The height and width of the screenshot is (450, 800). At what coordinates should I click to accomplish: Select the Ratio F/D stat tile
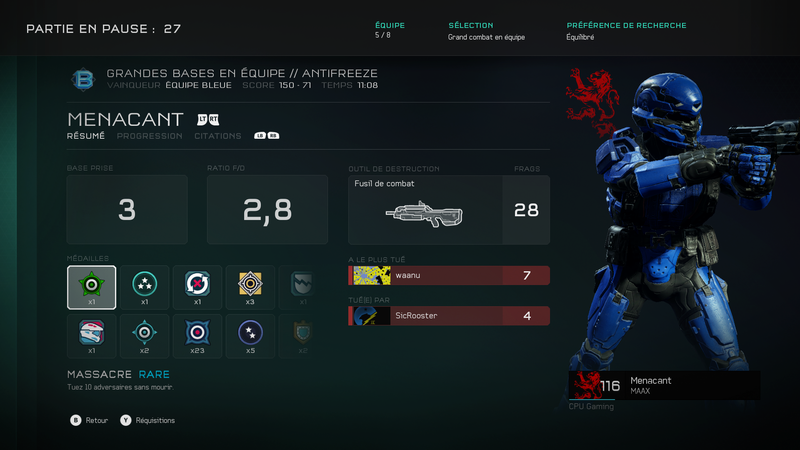coord(267,210)
